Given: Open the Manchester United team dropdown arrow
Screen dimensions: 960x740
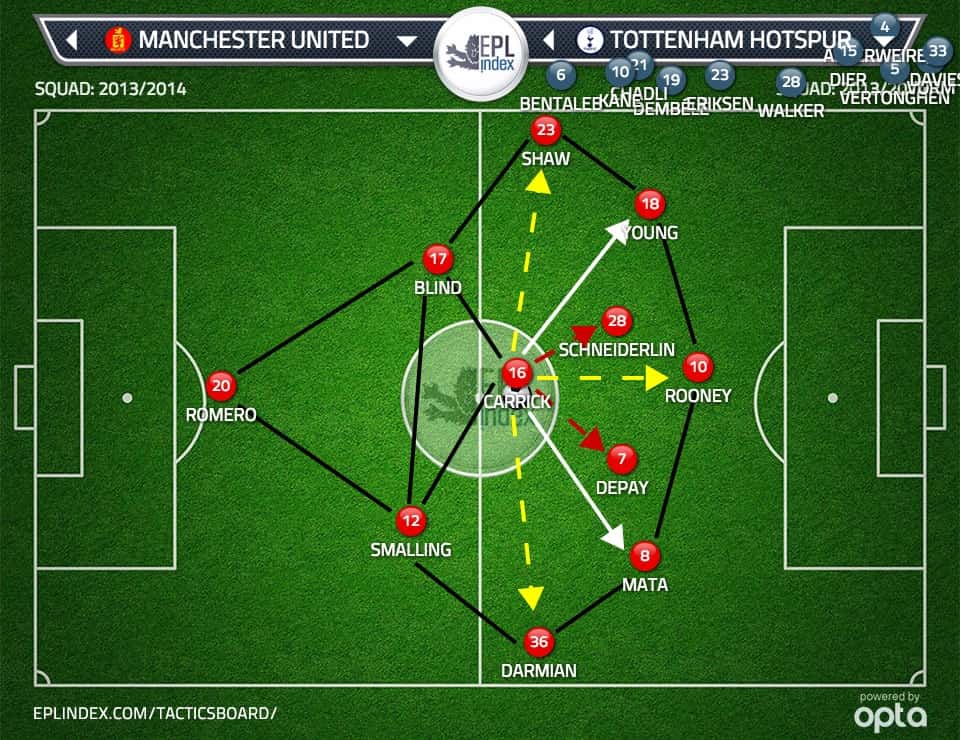Looking at the screenshot, I should click(406, 41).
